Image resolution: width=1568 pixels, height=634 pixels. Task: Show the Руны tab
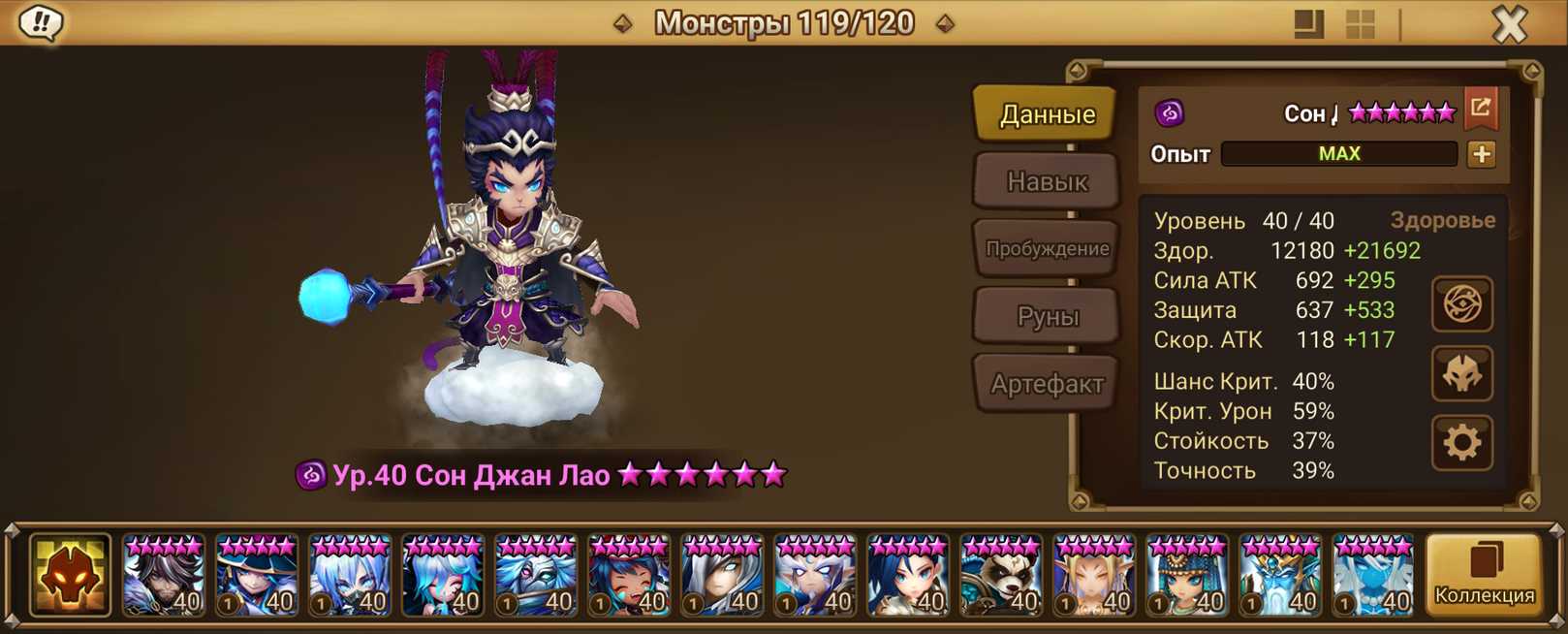[1047, 316]
